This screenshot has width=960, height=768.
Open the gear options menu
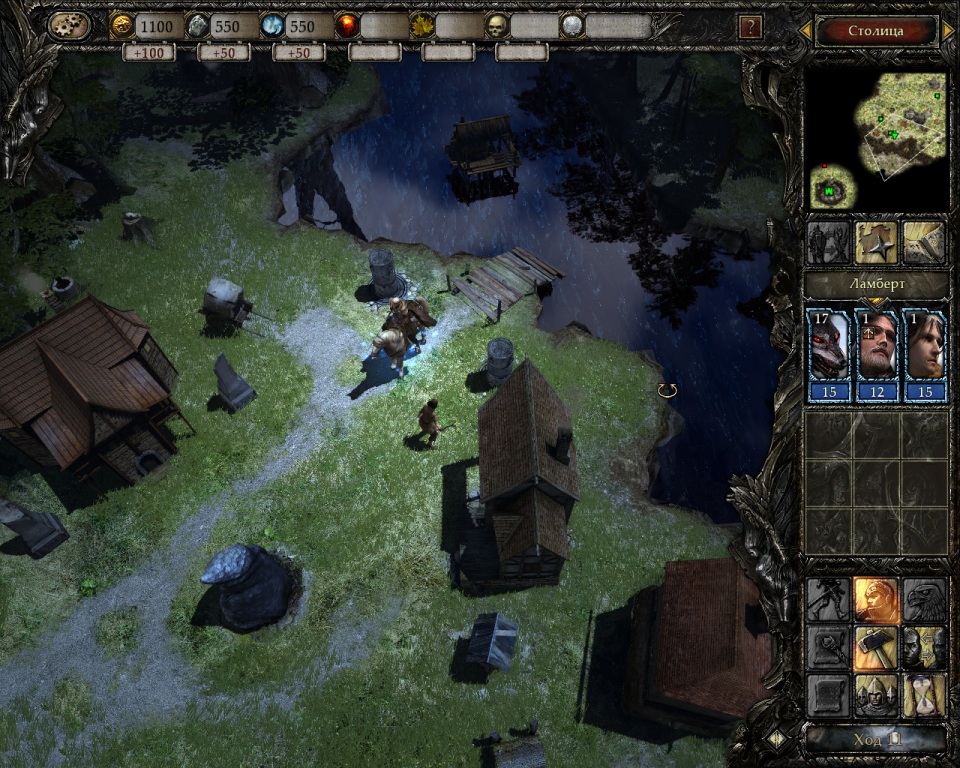68,25
